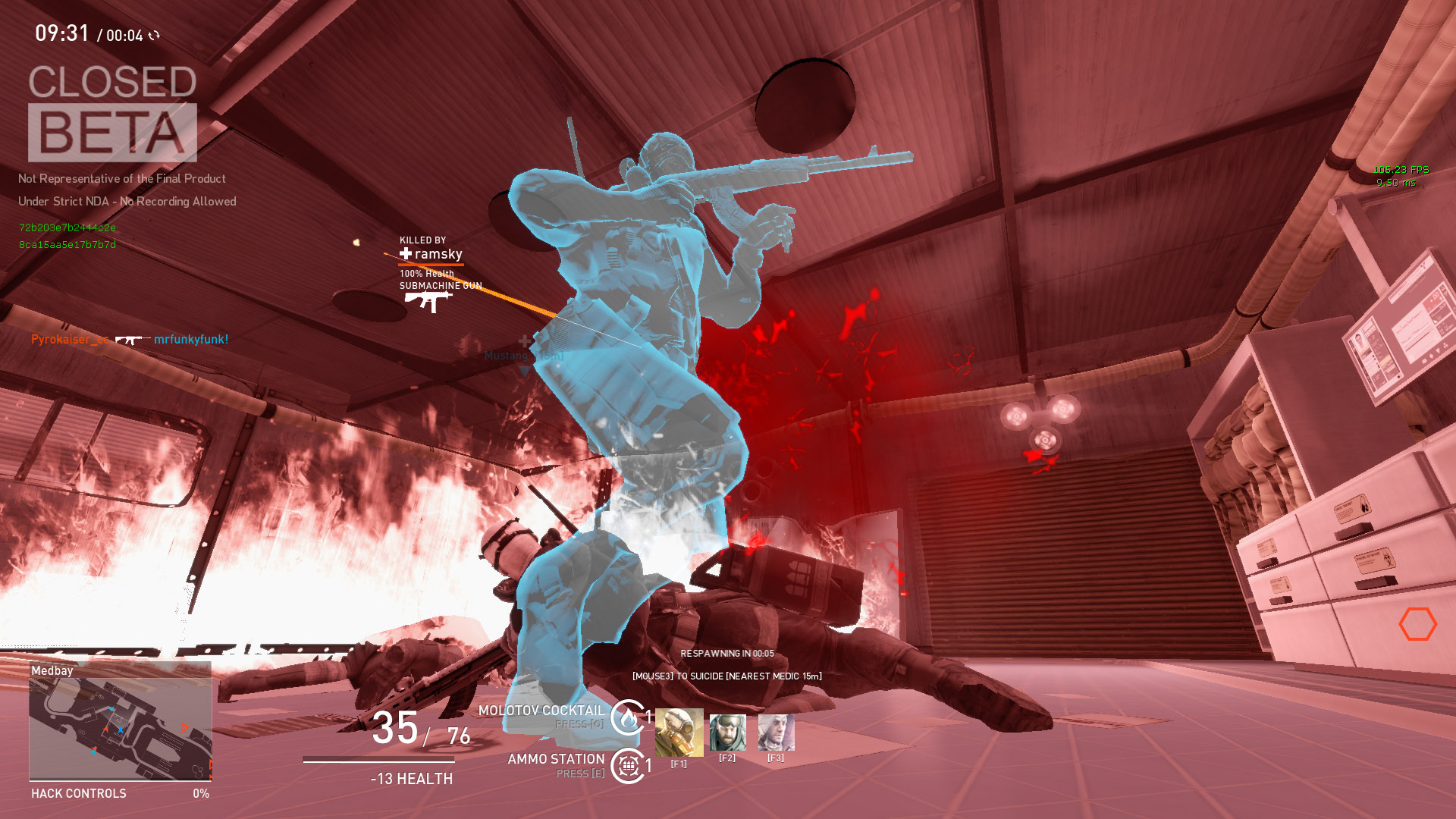Click the orange hexagon marker icon

(x=1417, y=624)
